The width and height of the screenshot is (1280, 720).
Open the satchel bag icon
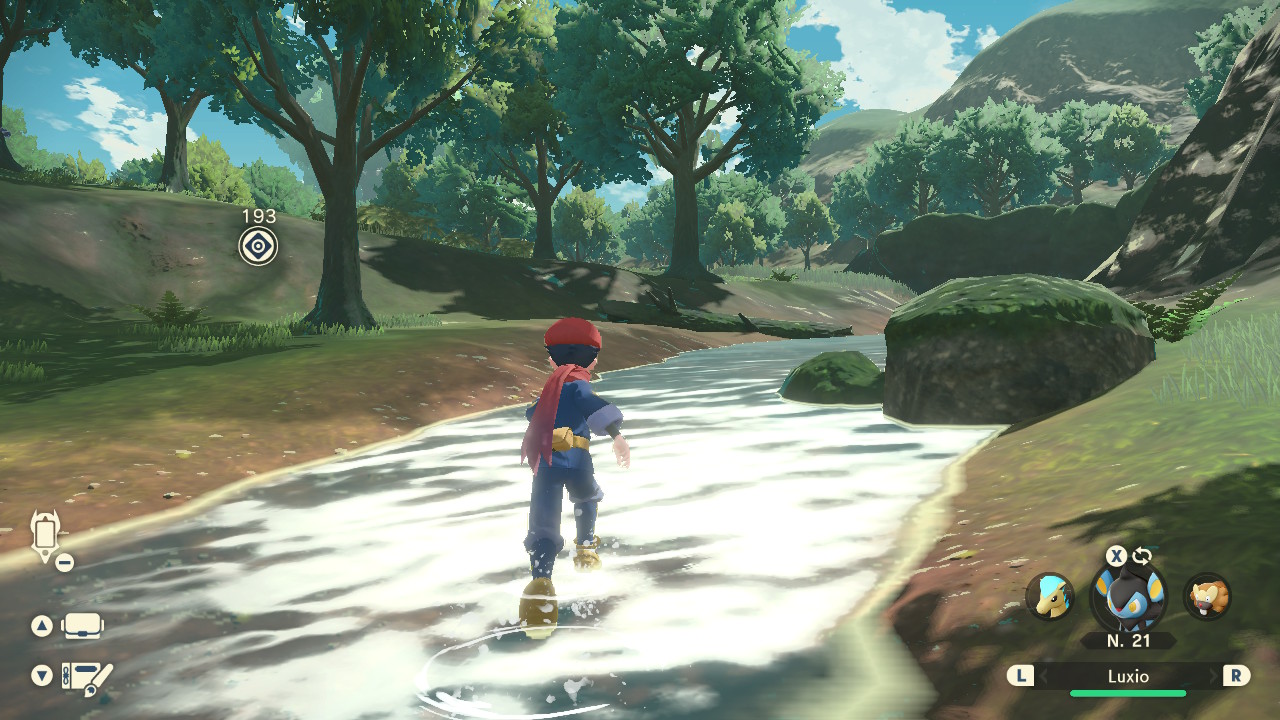[83, 626]
